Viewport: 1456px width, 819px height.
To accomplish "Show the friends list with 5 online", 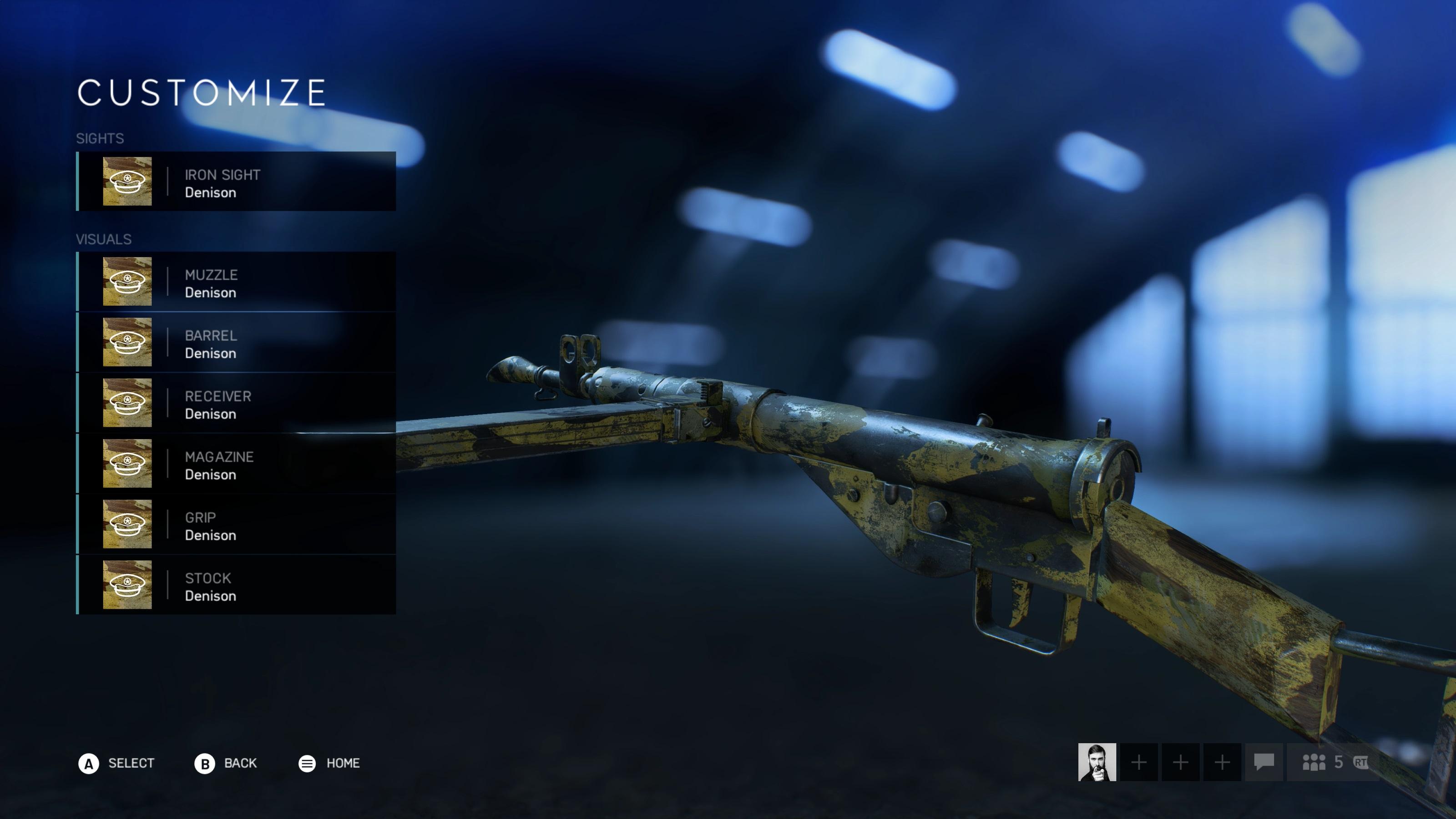I will tap(1323, 762).
